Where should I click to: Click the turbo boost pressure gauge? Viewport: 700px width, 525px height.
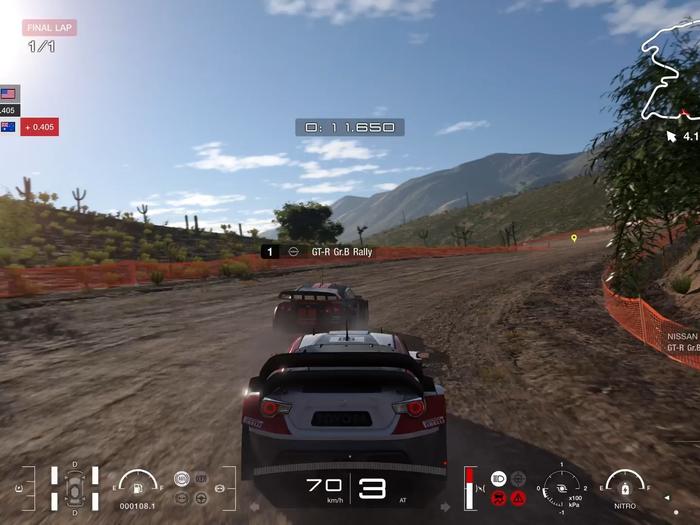point(563,487)
